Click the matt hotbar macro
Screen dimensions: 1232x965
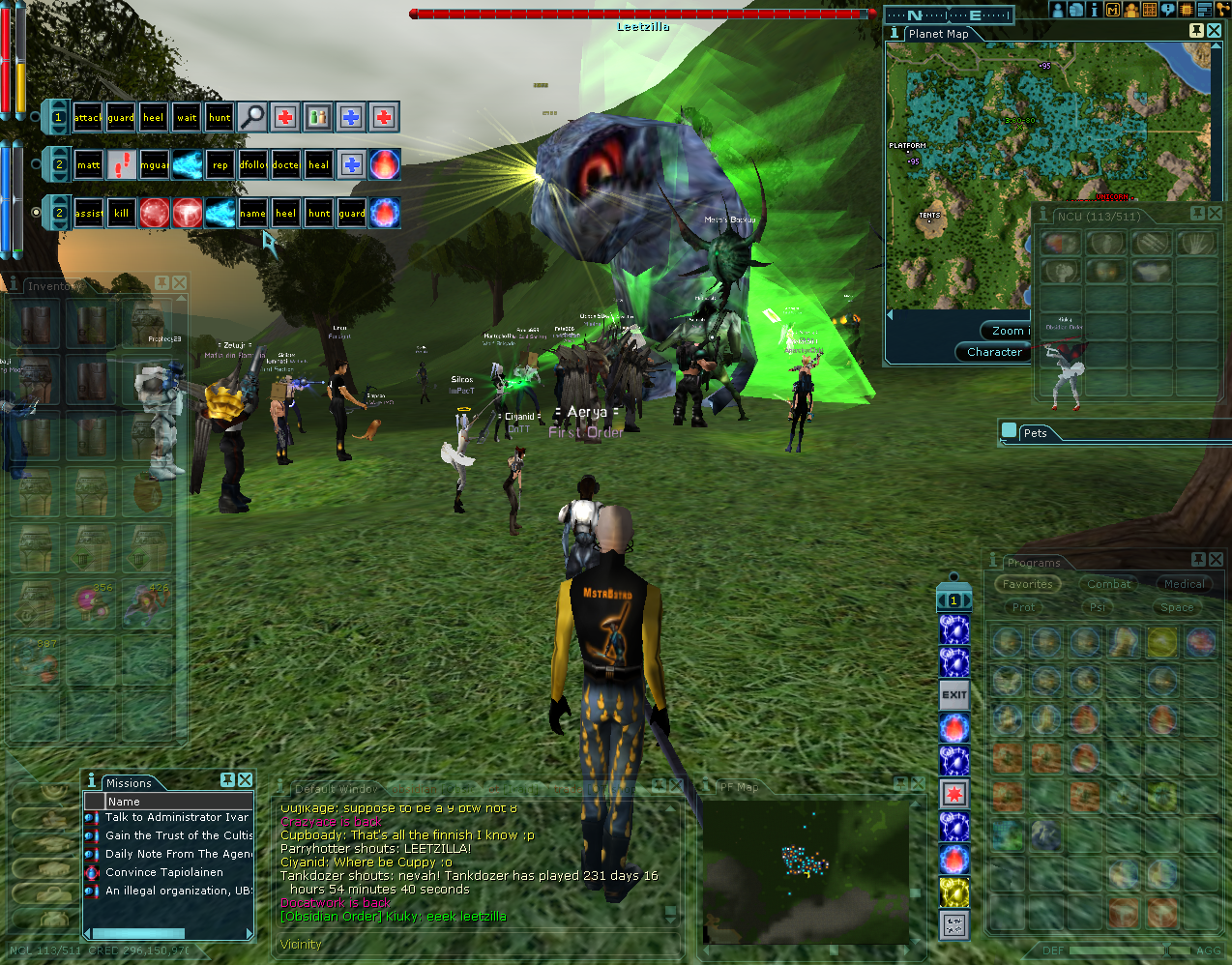(88, 165)
